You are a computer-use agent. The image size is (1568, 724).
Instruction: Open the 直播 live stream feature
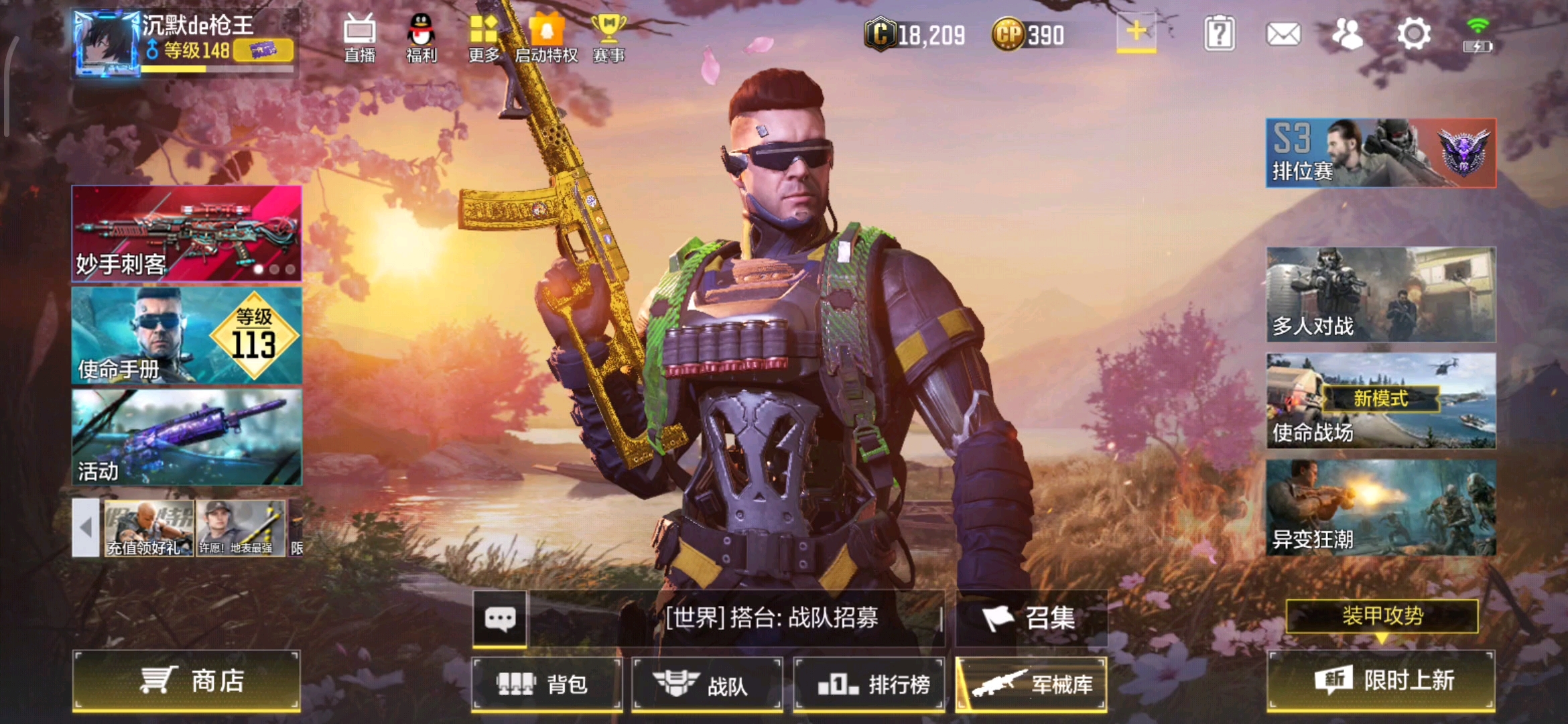tap(360, 40)
